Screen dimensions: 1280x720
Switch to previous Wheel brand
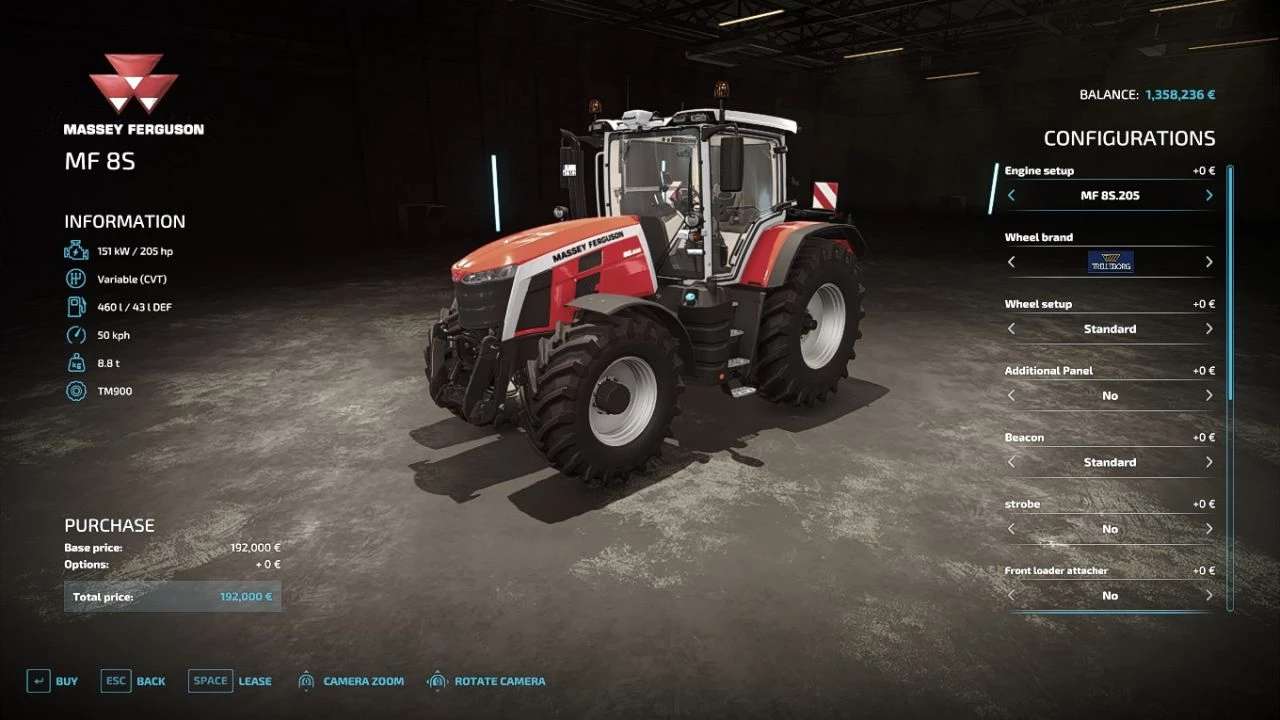coord(1011,262)
